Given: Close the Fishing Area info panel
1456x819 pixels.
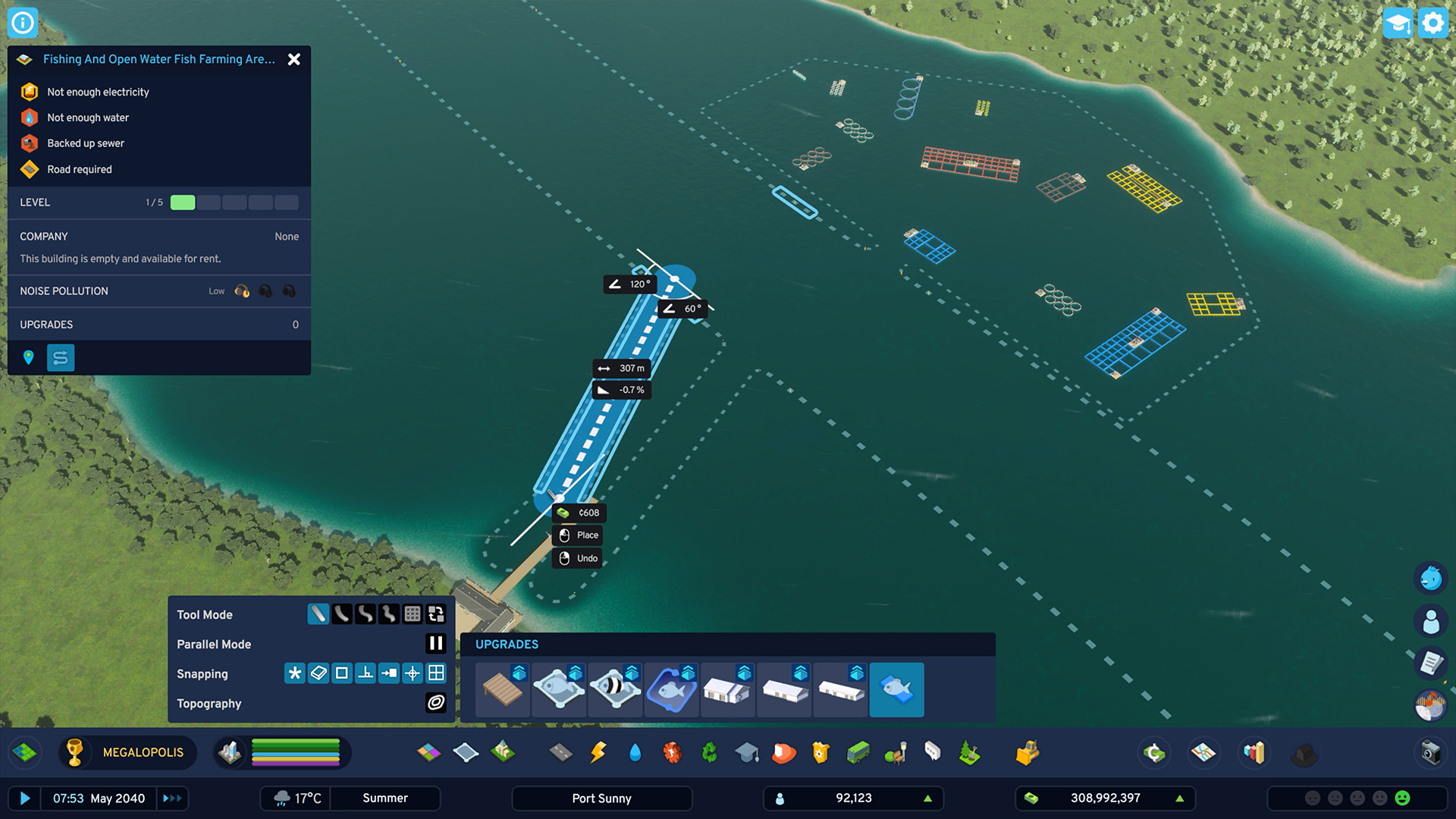Looking at the screenshot, I should (x=294, y=59).
